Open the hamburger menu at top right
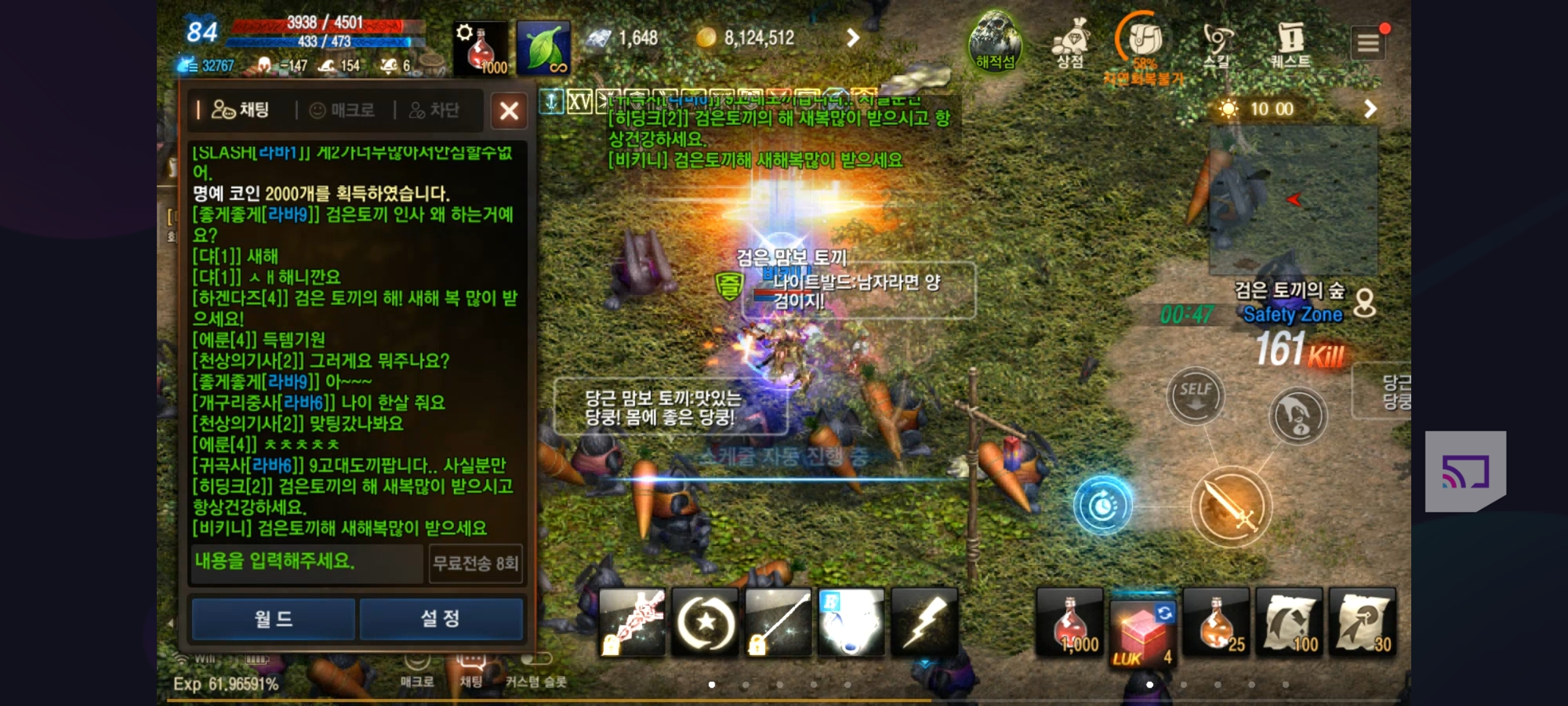Viewport: 1568px width, 706px height. point(1369,41)
